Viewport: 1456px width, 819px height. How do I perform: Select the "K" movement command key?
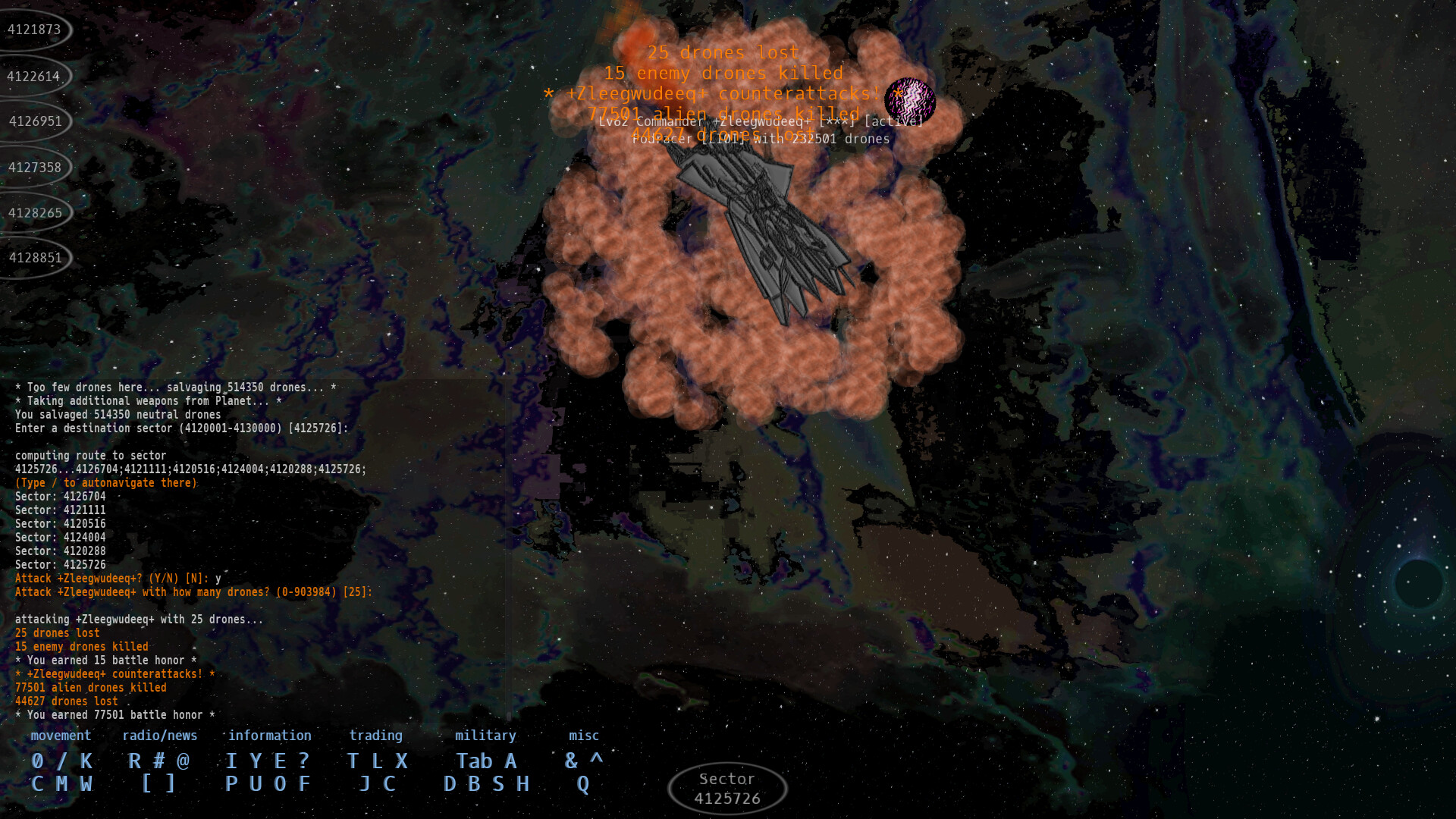coord(86,761)
